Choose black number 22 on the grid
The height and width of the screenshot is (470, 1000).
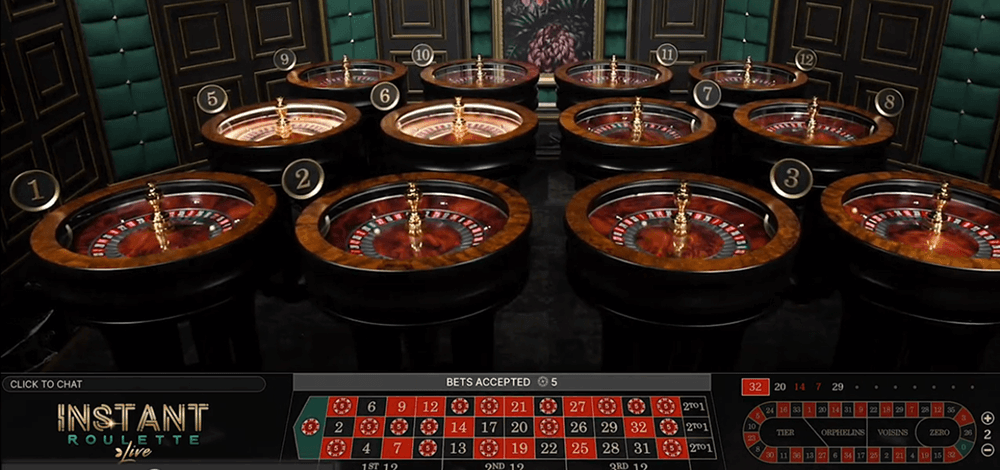point(548,448)
